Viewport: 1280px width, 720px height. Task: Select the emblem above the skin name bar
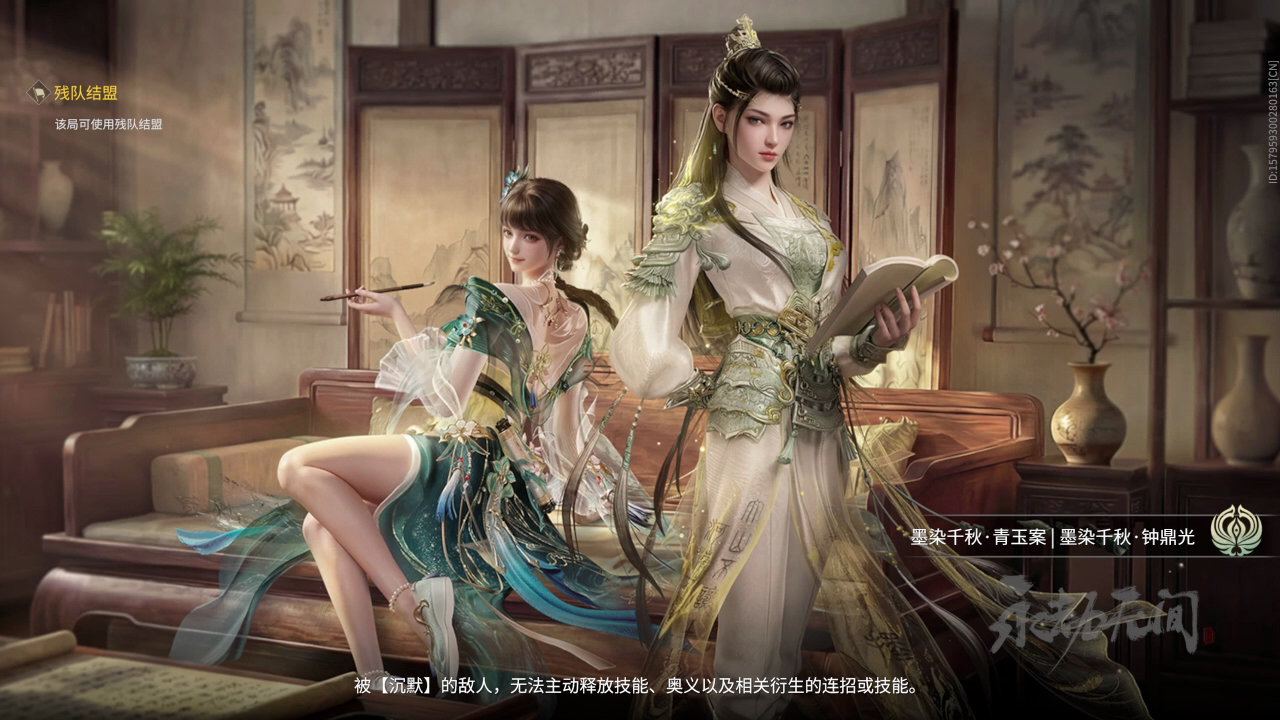(1238, 531)
